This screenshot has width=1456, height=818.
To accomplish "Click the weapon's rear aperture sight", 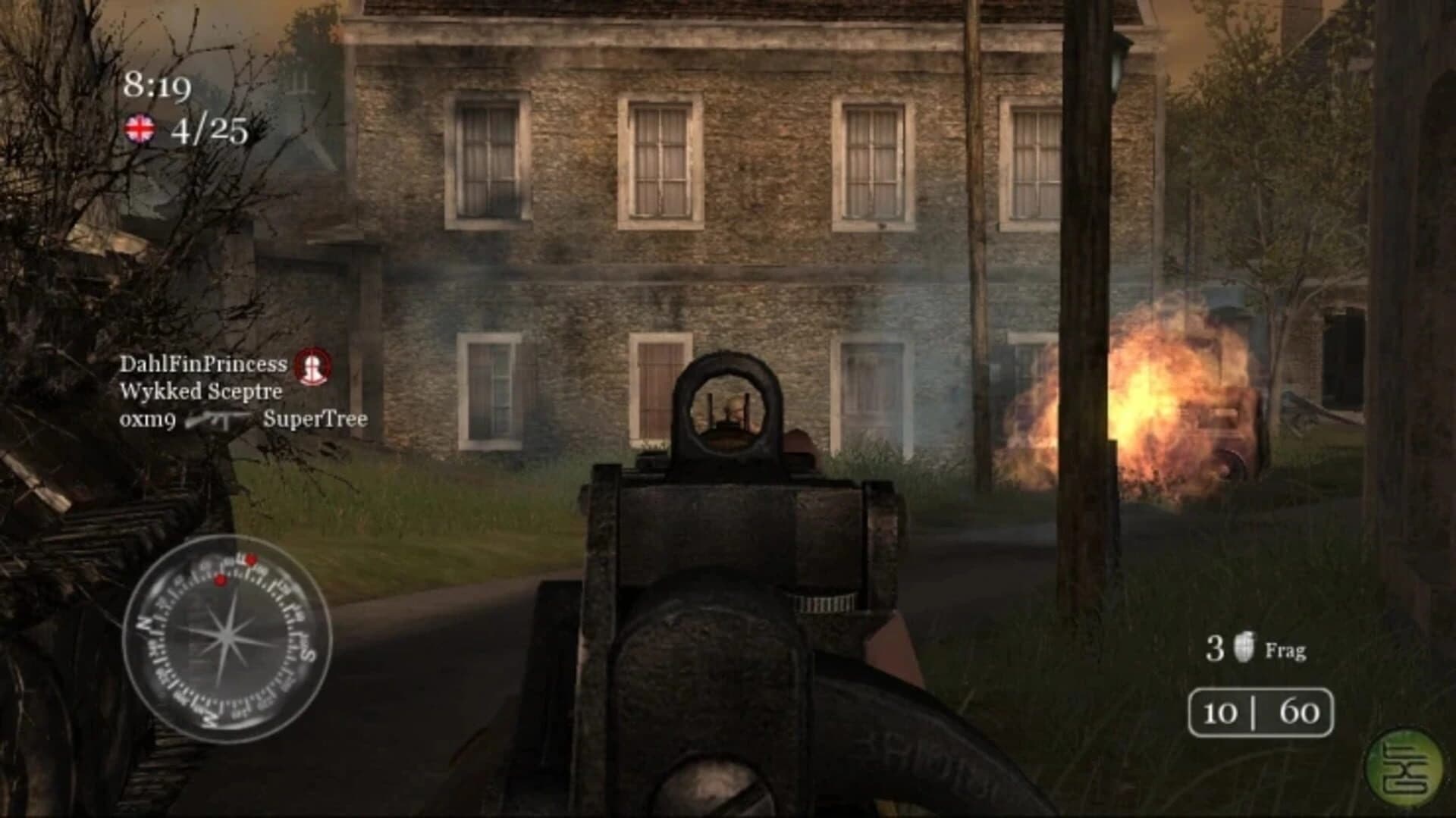I will [726, 412].
